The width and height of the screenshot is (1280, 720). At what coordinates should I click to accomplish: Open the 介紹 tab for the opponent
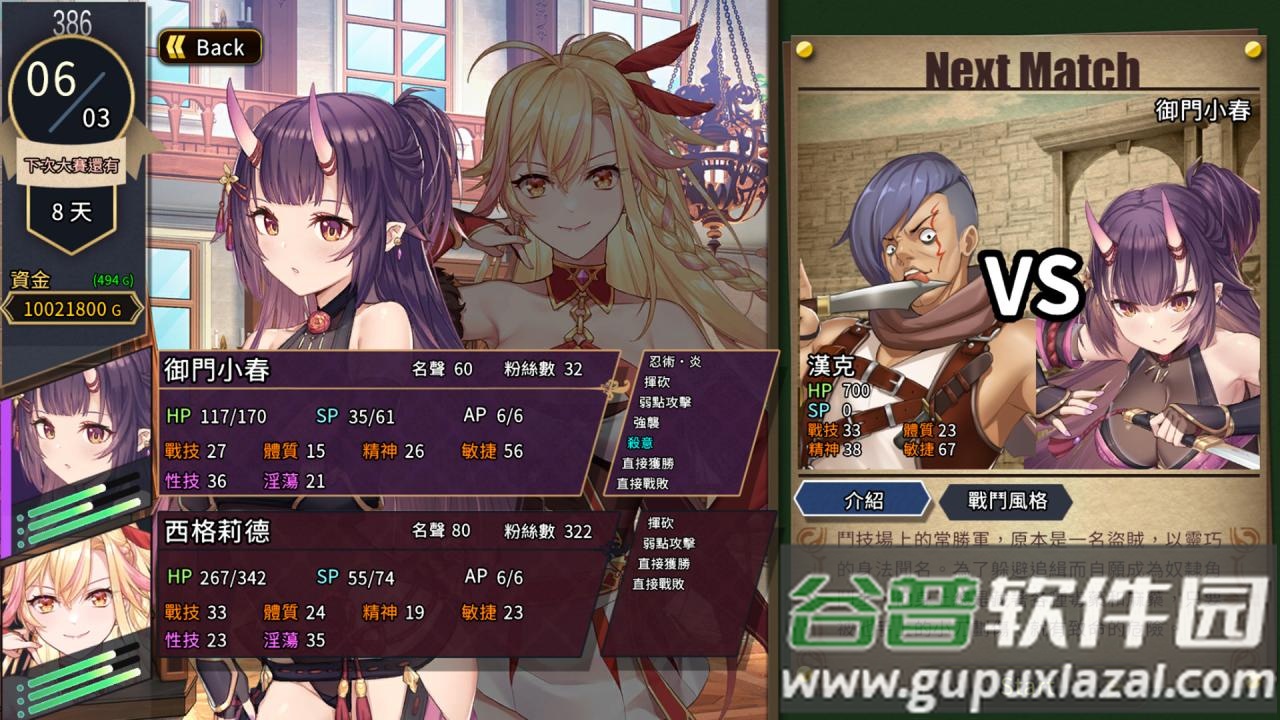tap(863, 500)
